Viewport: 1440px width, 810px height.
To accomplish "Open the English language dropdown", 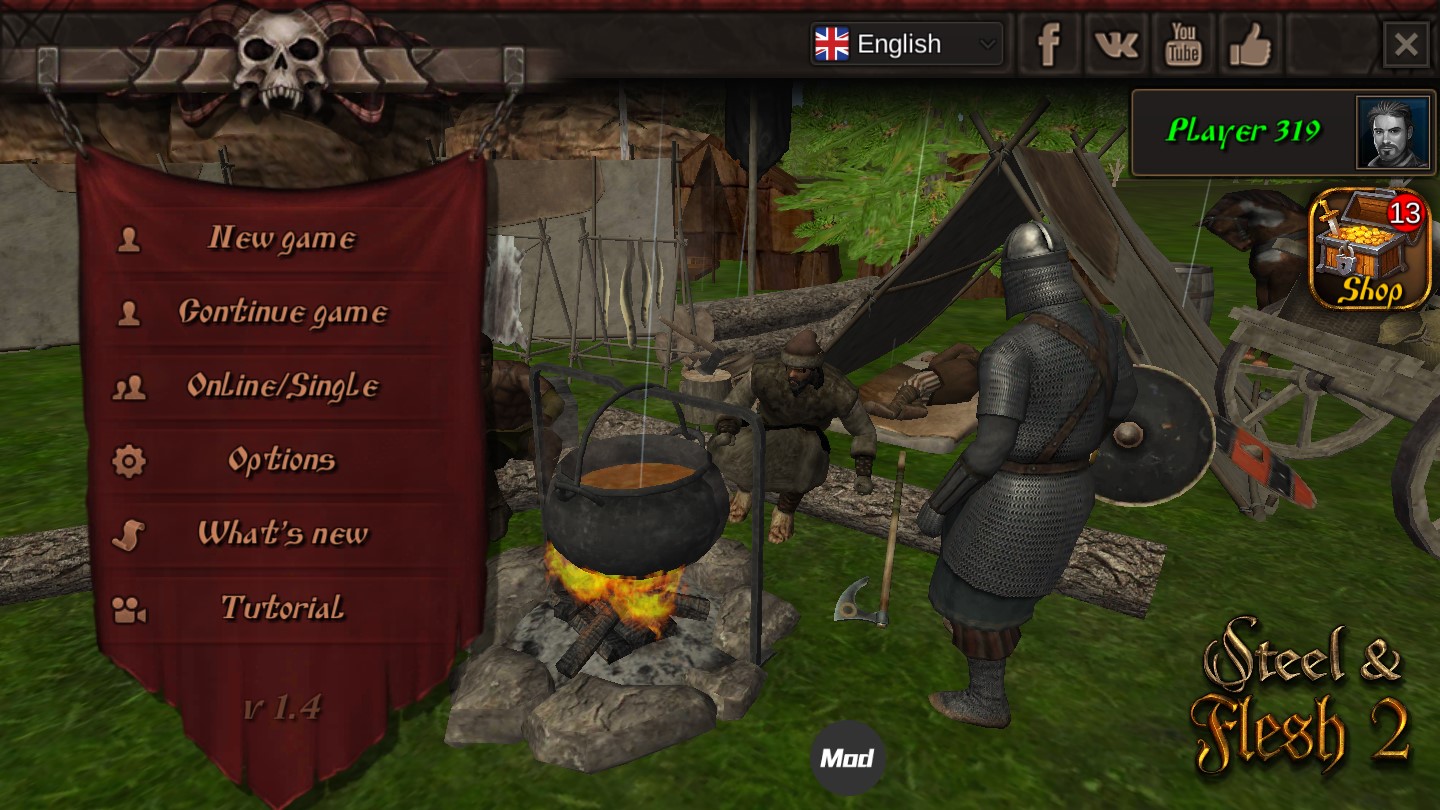I will click(x=906, y=44).
